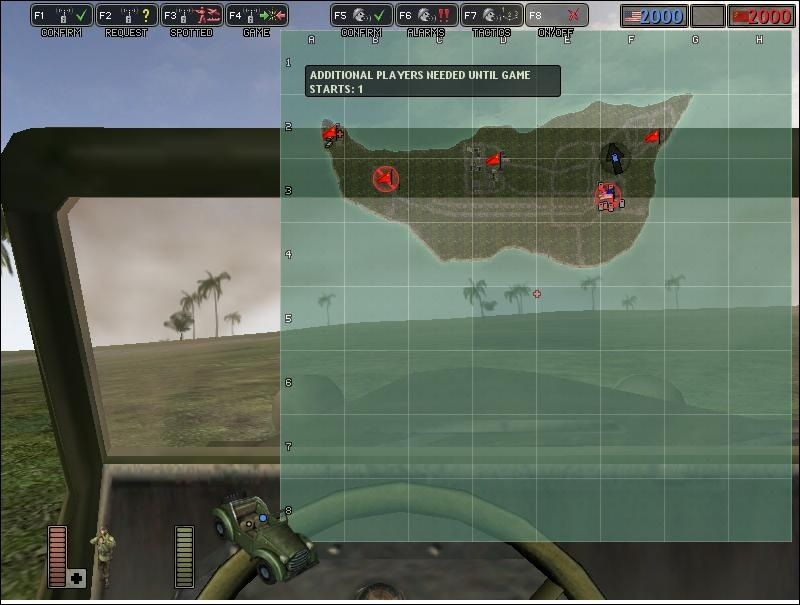Open the F2 Request radio menu
This screenshot has height=605, width=800.
[x=126, y=16]
